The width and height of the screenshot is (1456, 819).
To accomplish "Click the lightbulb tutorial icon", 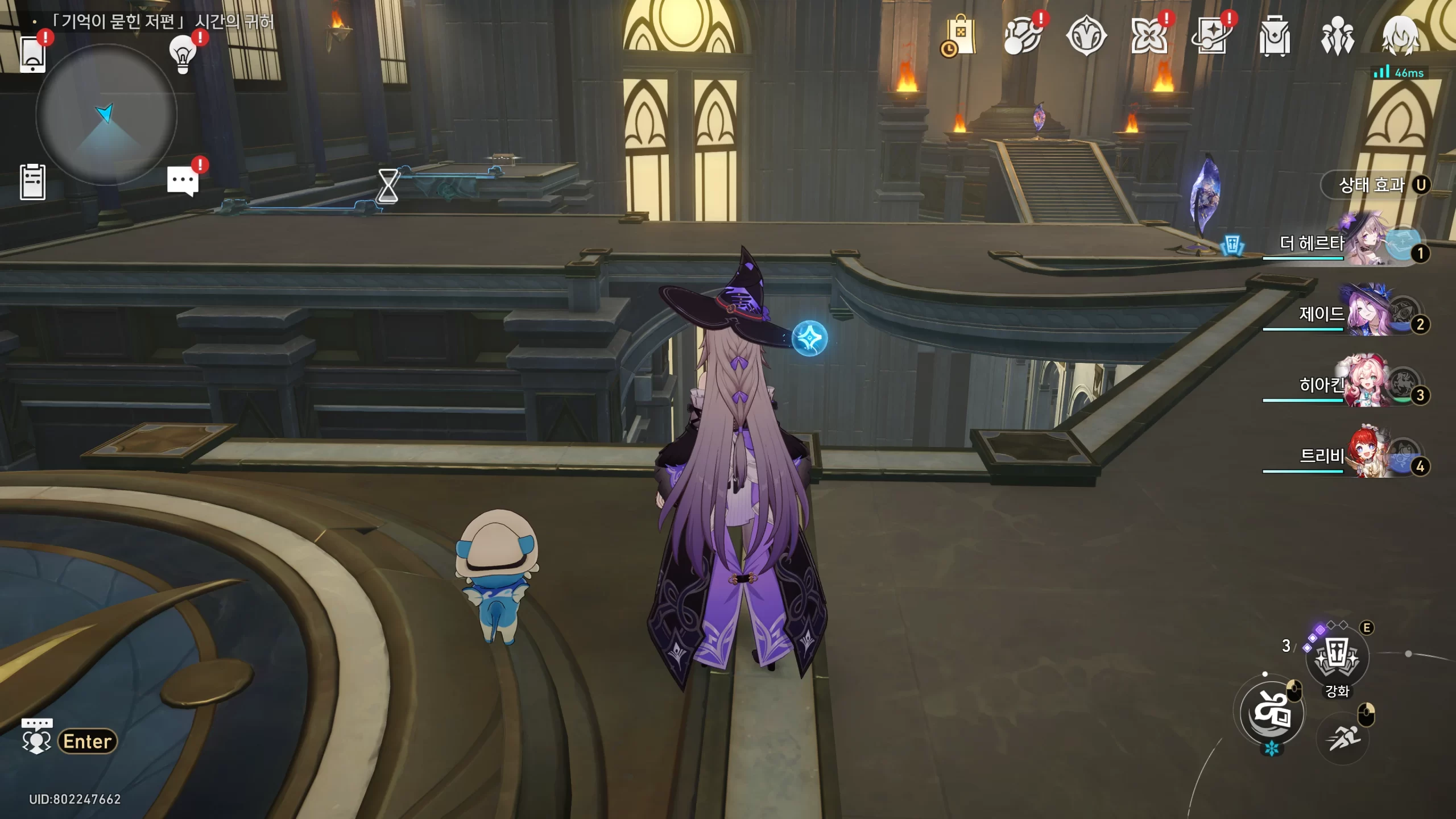I will [183, 55].
